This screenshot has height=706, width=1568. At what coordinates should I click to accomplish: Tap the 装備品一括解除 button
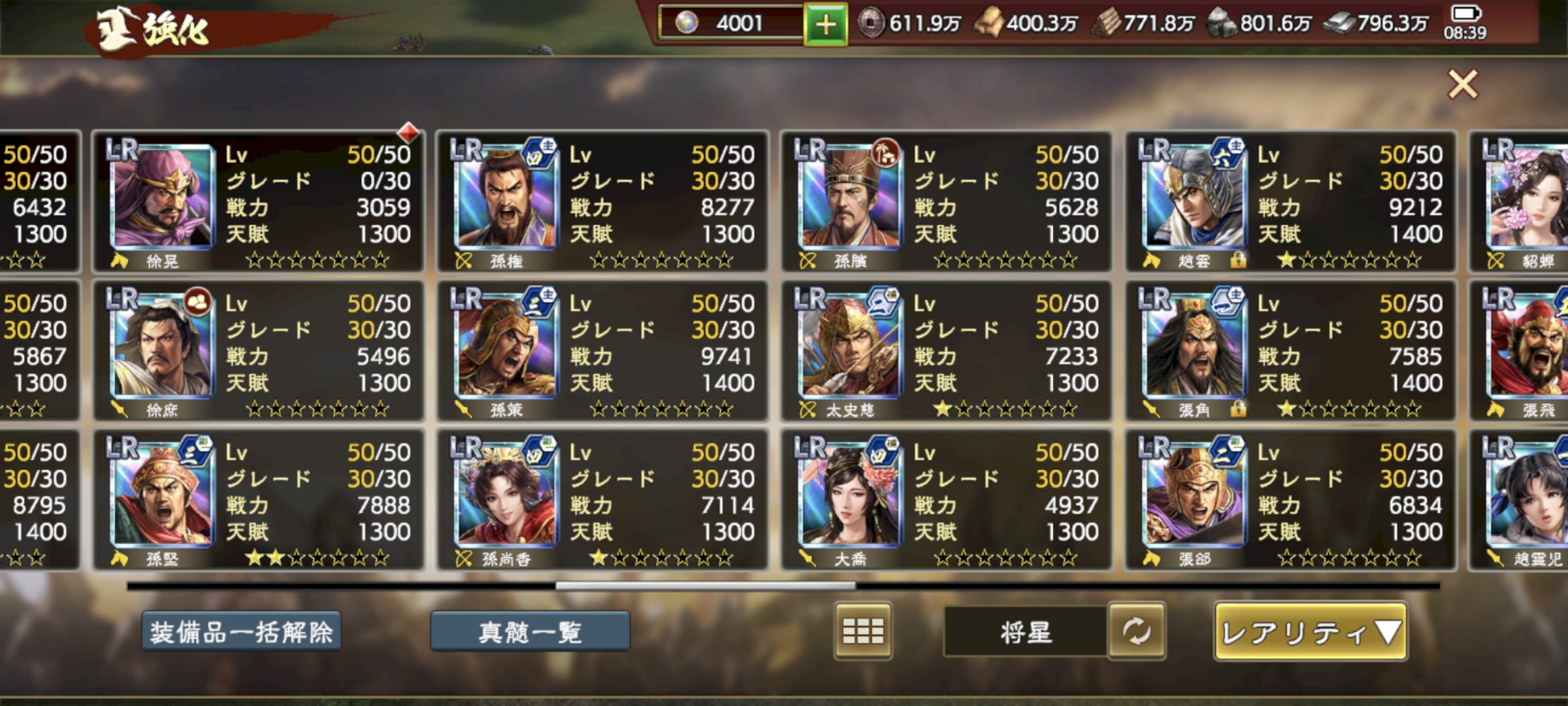pos(241,631)
